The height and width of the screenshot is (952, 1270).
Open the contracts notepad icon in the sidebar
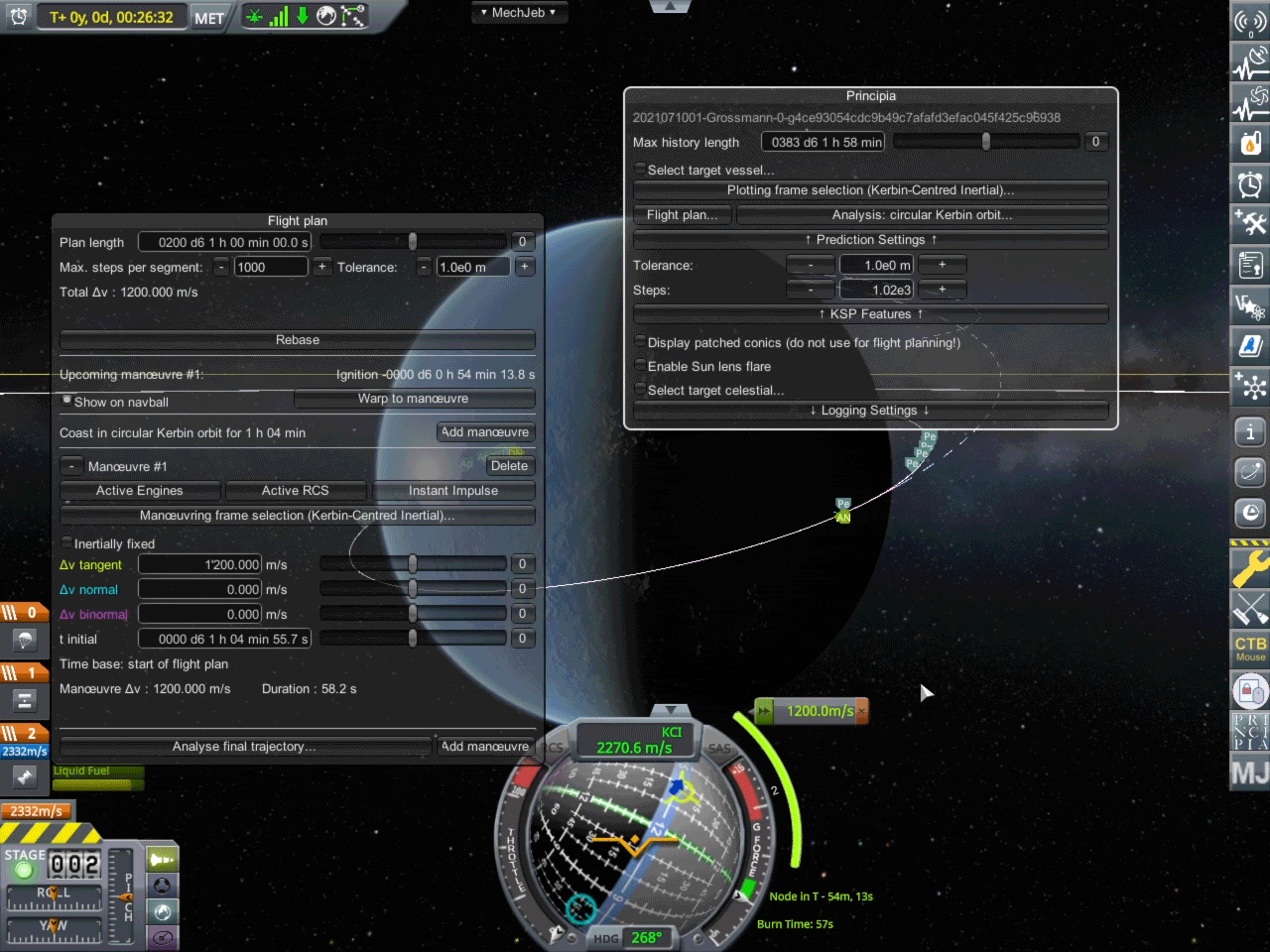[1250, 265]
